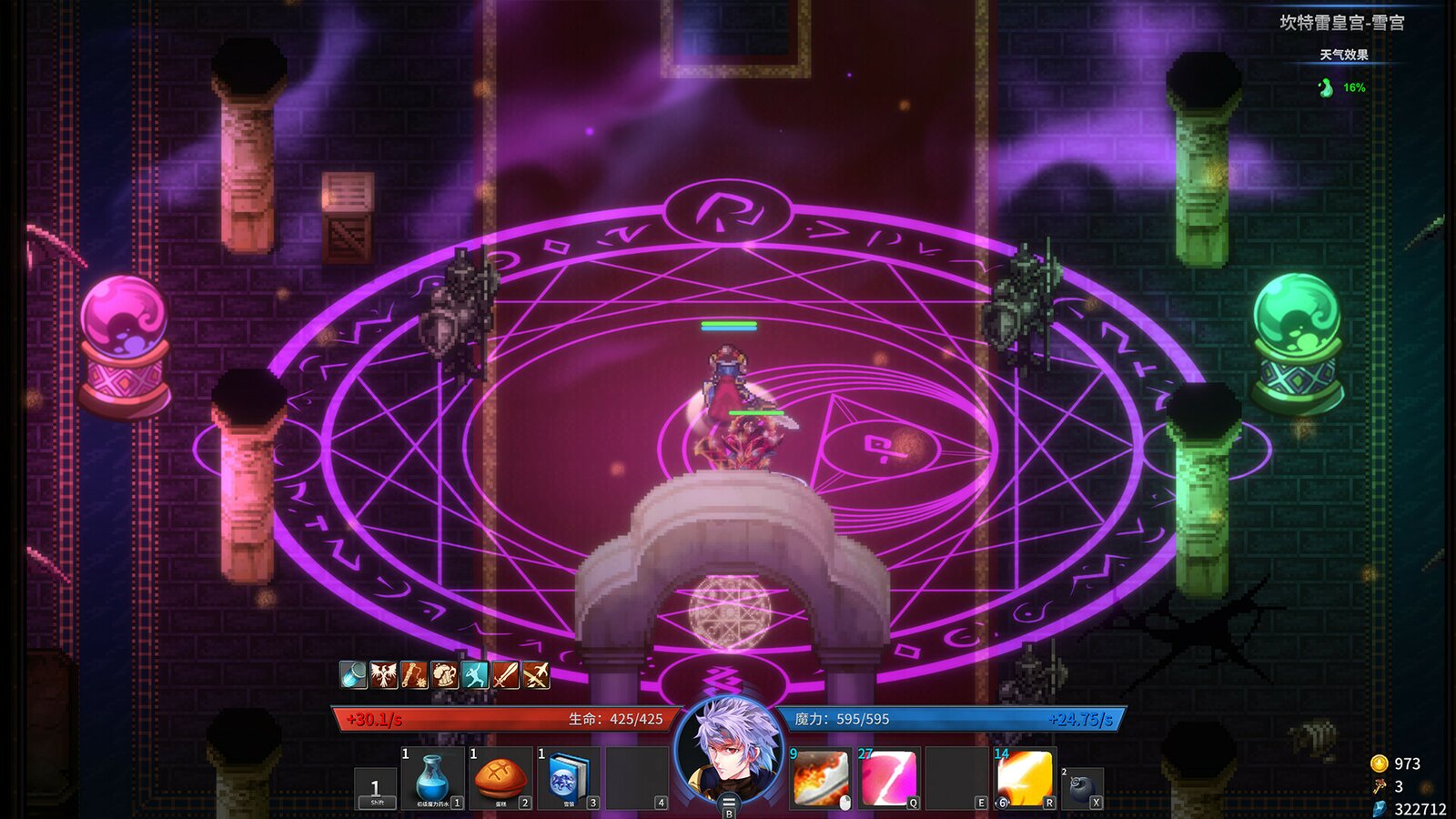Toggle the crossed swords buff icon

[536, 673]
